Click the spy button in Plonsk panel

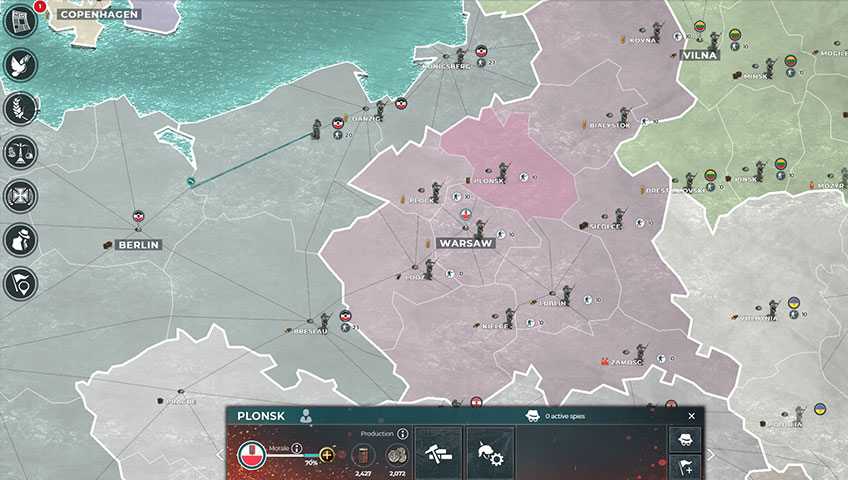(685, 440)
